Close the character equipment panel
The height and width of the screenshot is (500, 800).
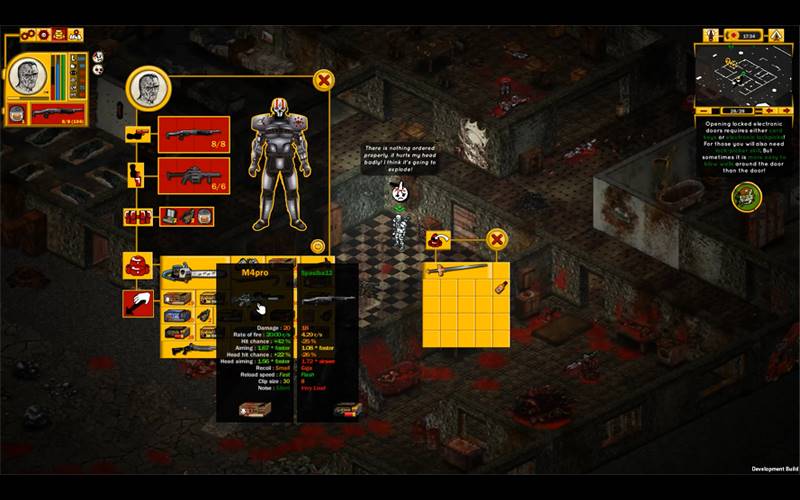click(x=323, y=80)
